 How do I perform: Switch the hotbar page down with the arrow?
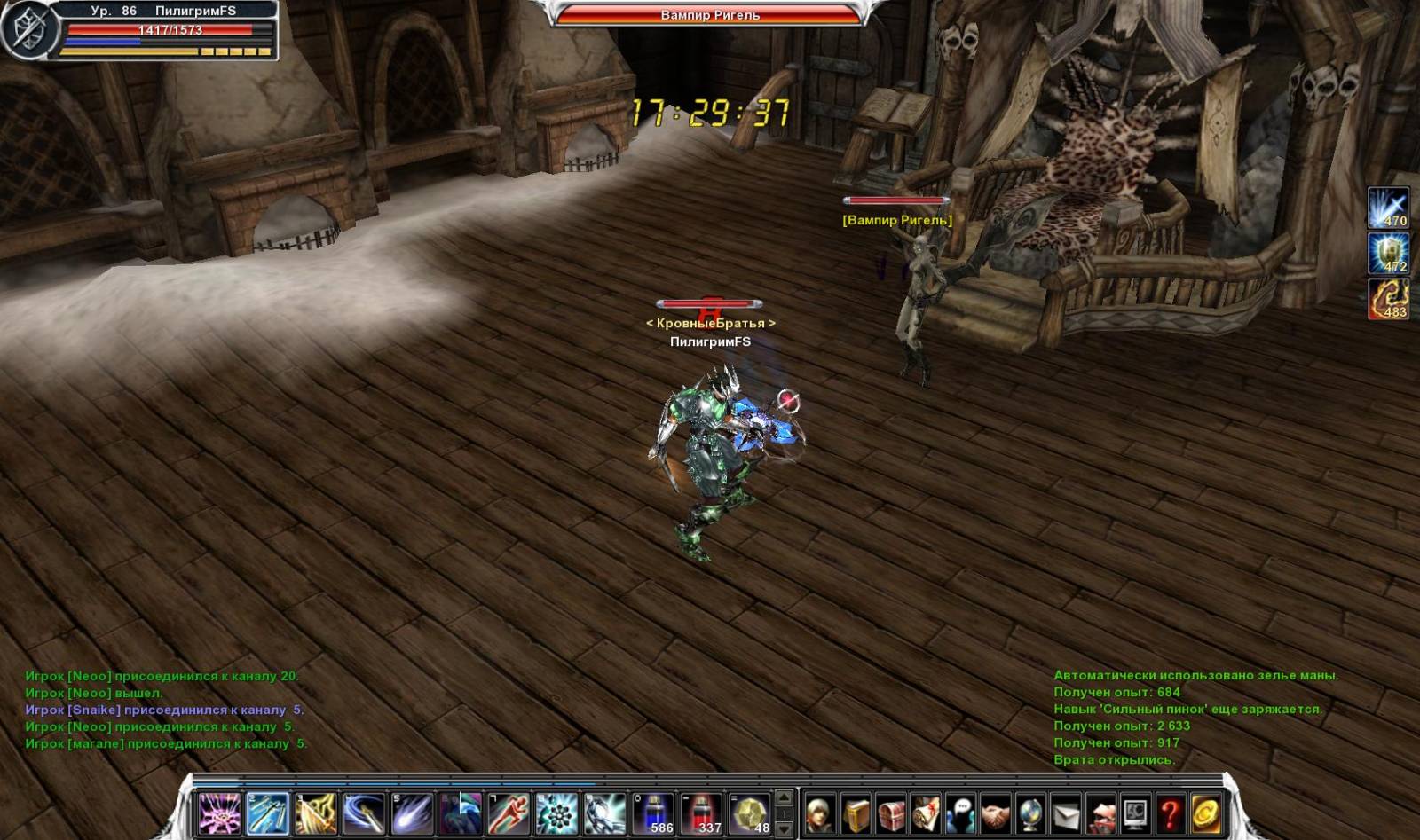pyautogui.click(x=785, y=829)
